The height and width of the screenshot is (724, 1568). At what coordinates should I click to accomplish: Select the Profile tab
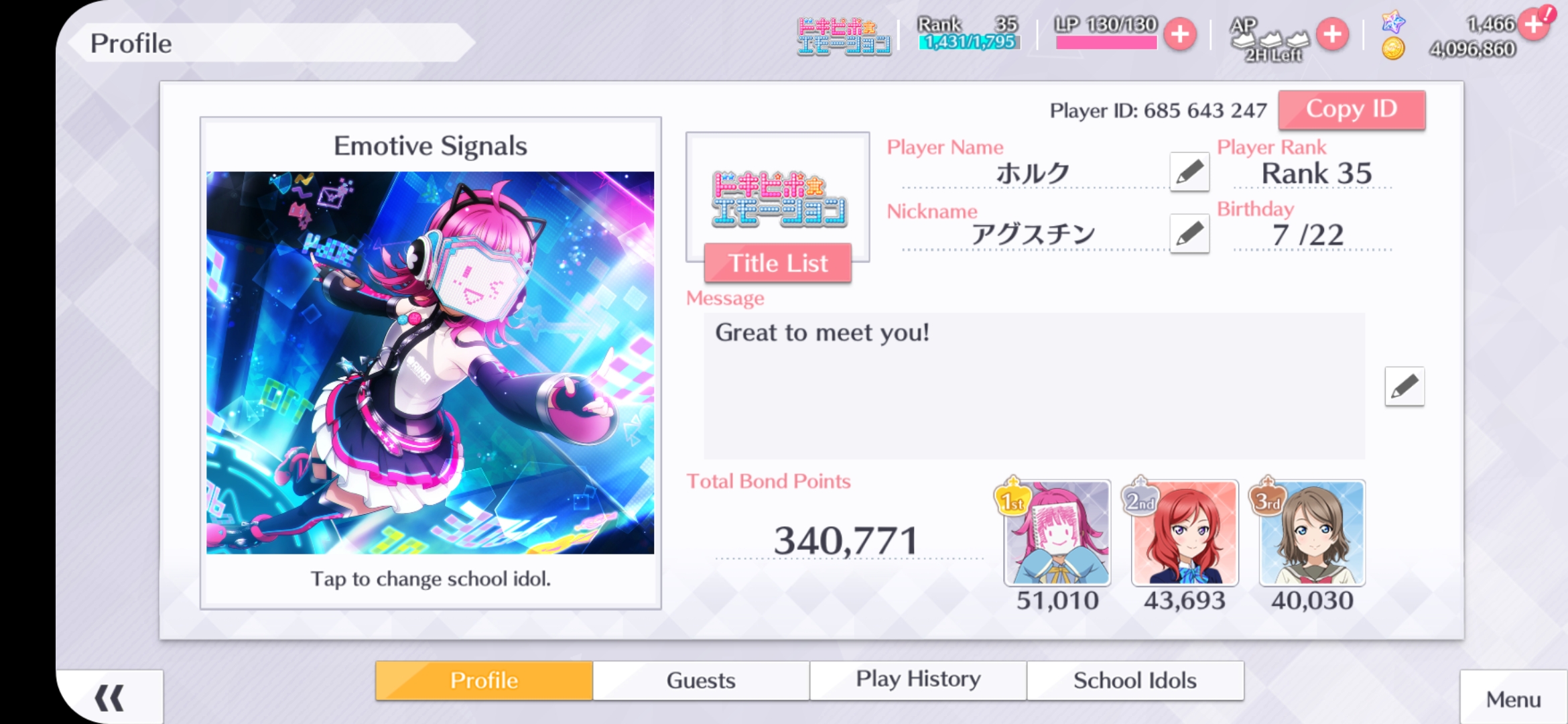coord(484,680)
